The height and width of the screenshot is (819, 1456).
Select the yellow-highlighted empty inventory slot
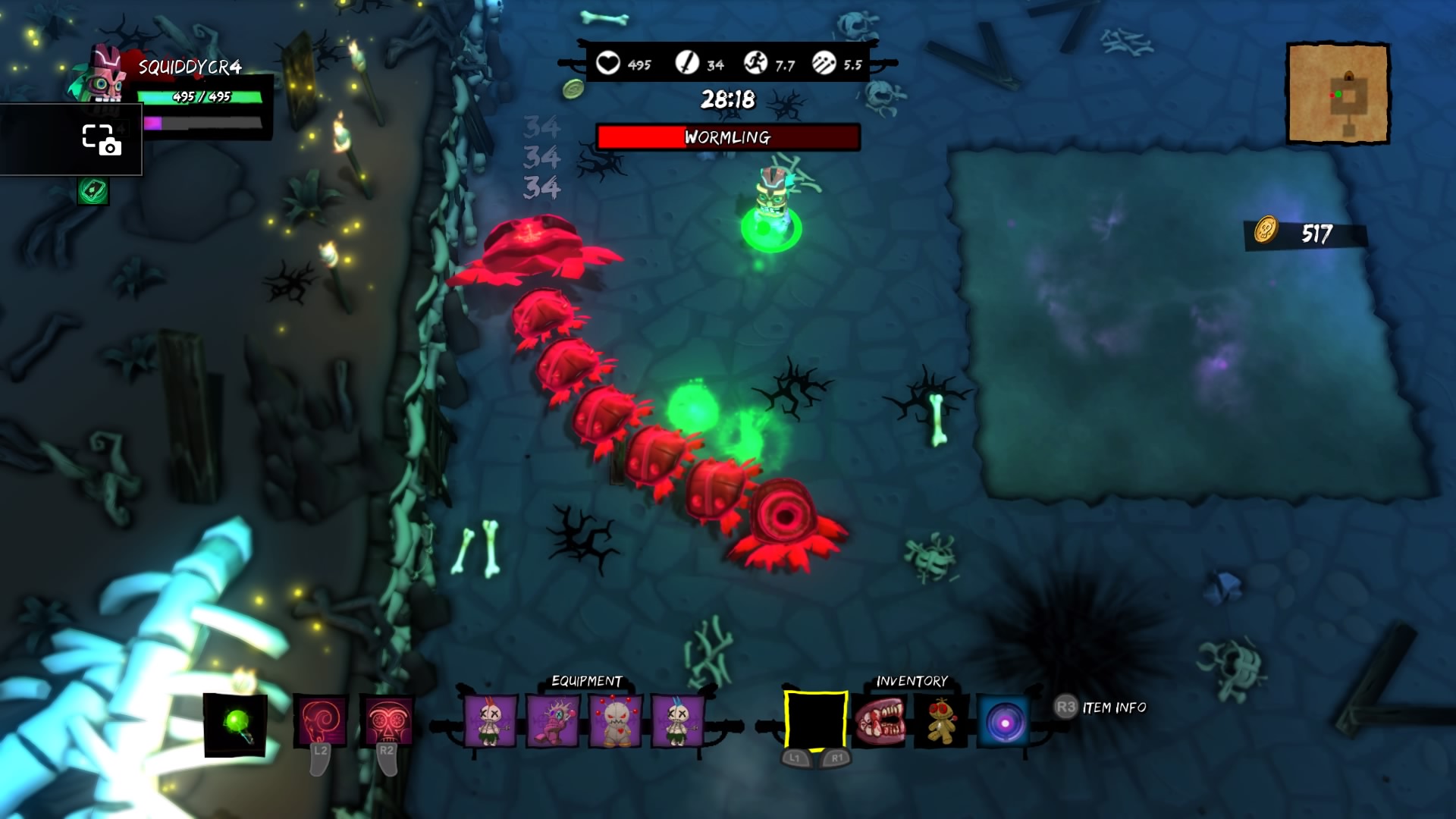[x=815, y=720]
